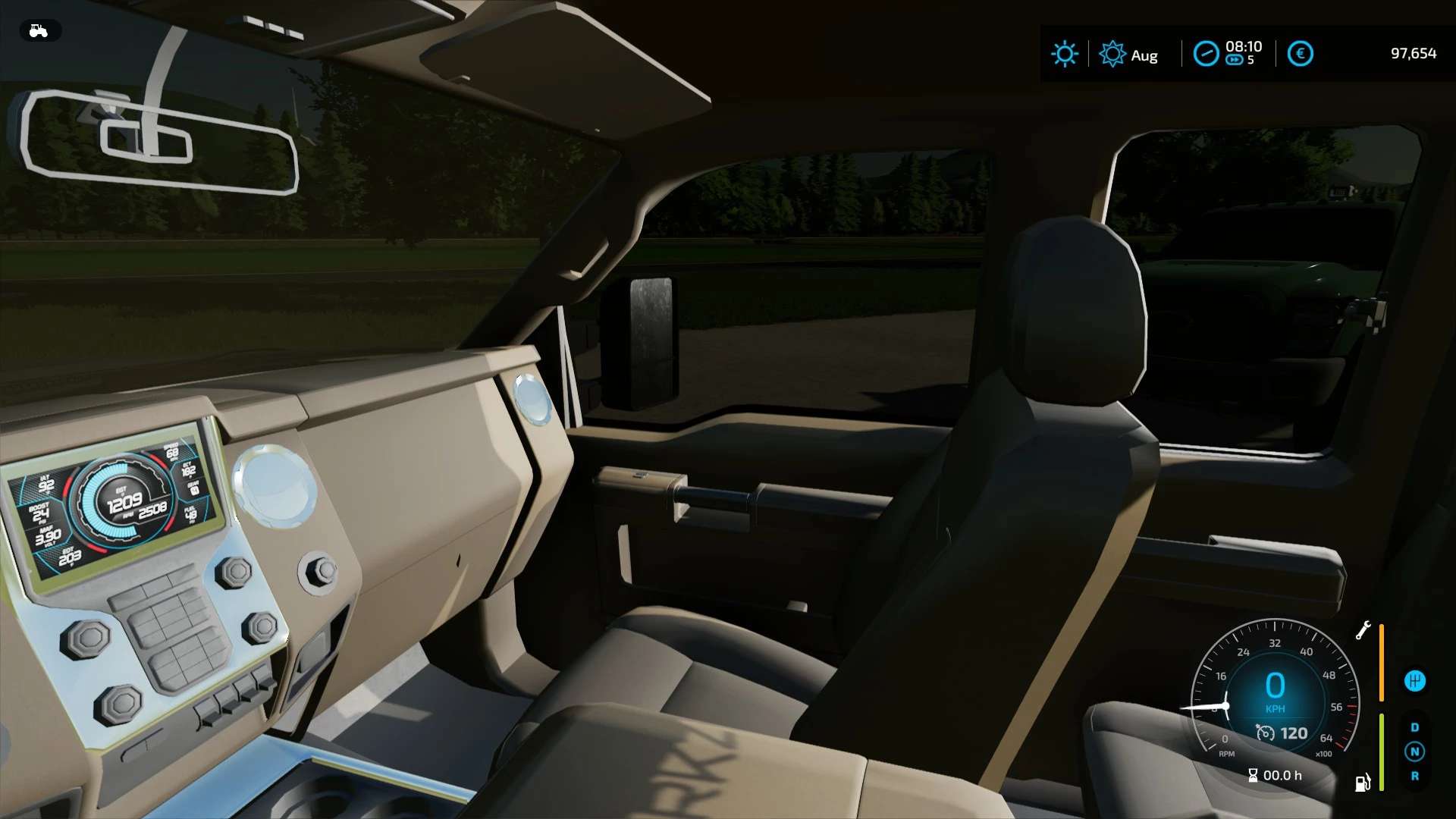Click the euro money icon
Screen dimensions: 1456x819
click(x=1300, y=54)
